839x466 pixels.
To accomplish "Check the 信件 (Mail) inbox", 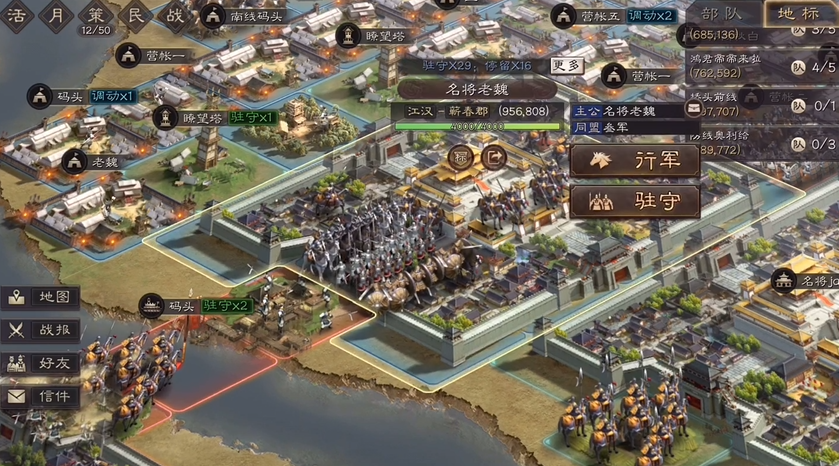I will tap(40, 396).
